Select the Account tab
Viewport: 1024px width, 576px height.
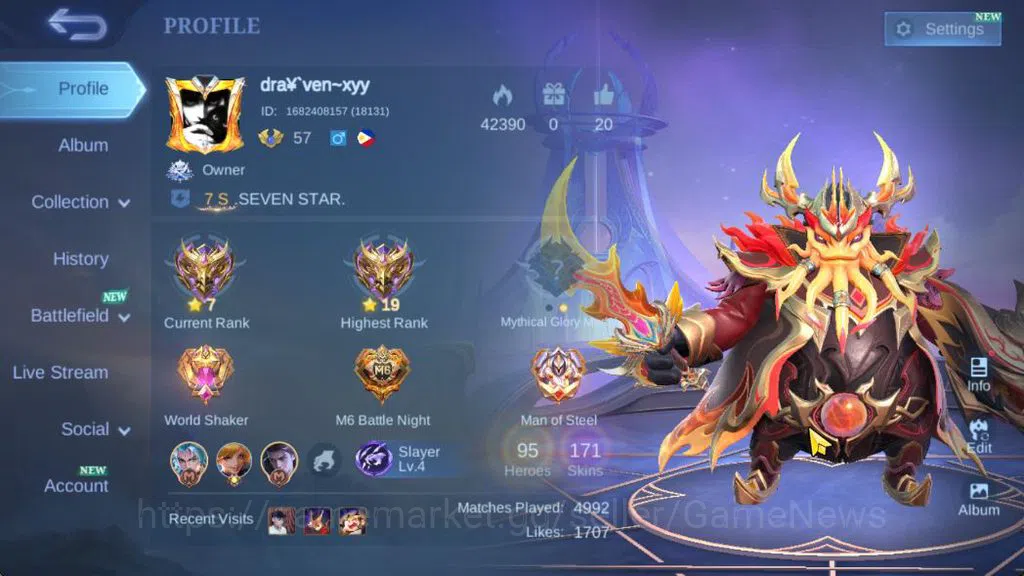[x=76, y=486]
